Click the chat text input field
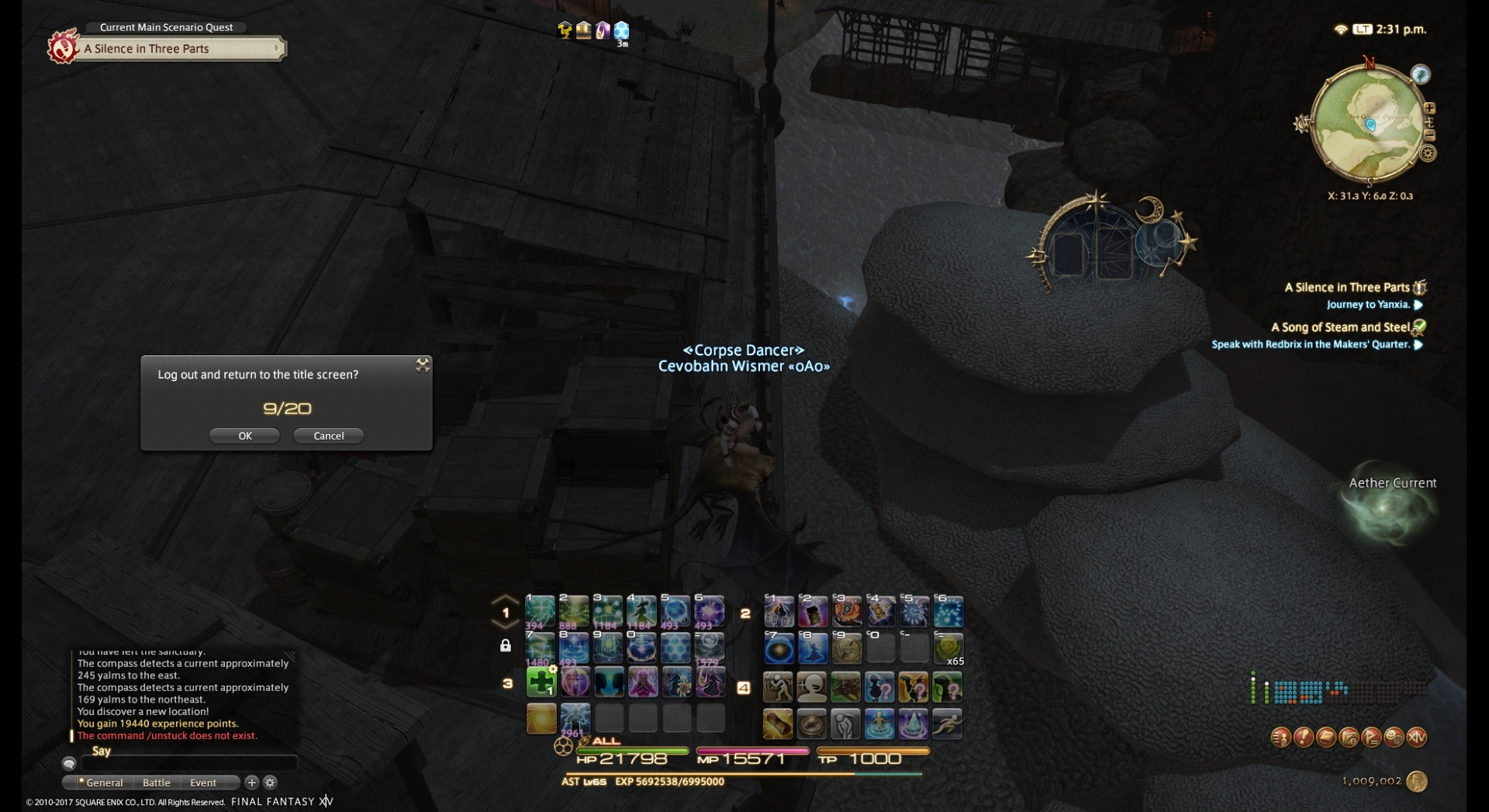This screenshot has width=1489, height=812. [x=188, y=764]
